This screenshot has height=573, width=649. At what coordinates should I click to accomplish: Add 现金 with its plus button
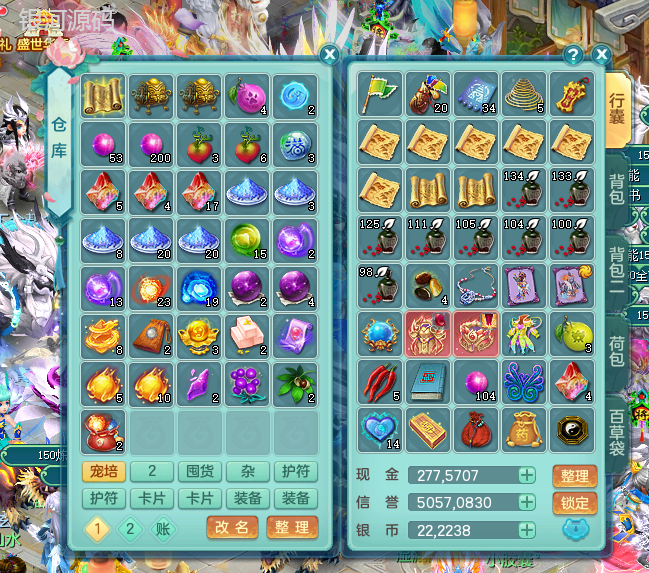[527, 476]
